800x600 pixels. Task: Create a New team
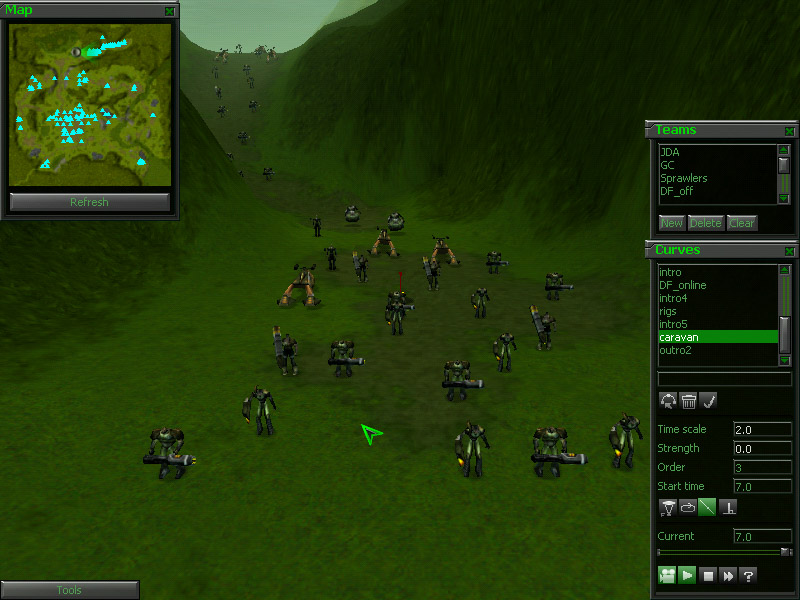[671, 223]
